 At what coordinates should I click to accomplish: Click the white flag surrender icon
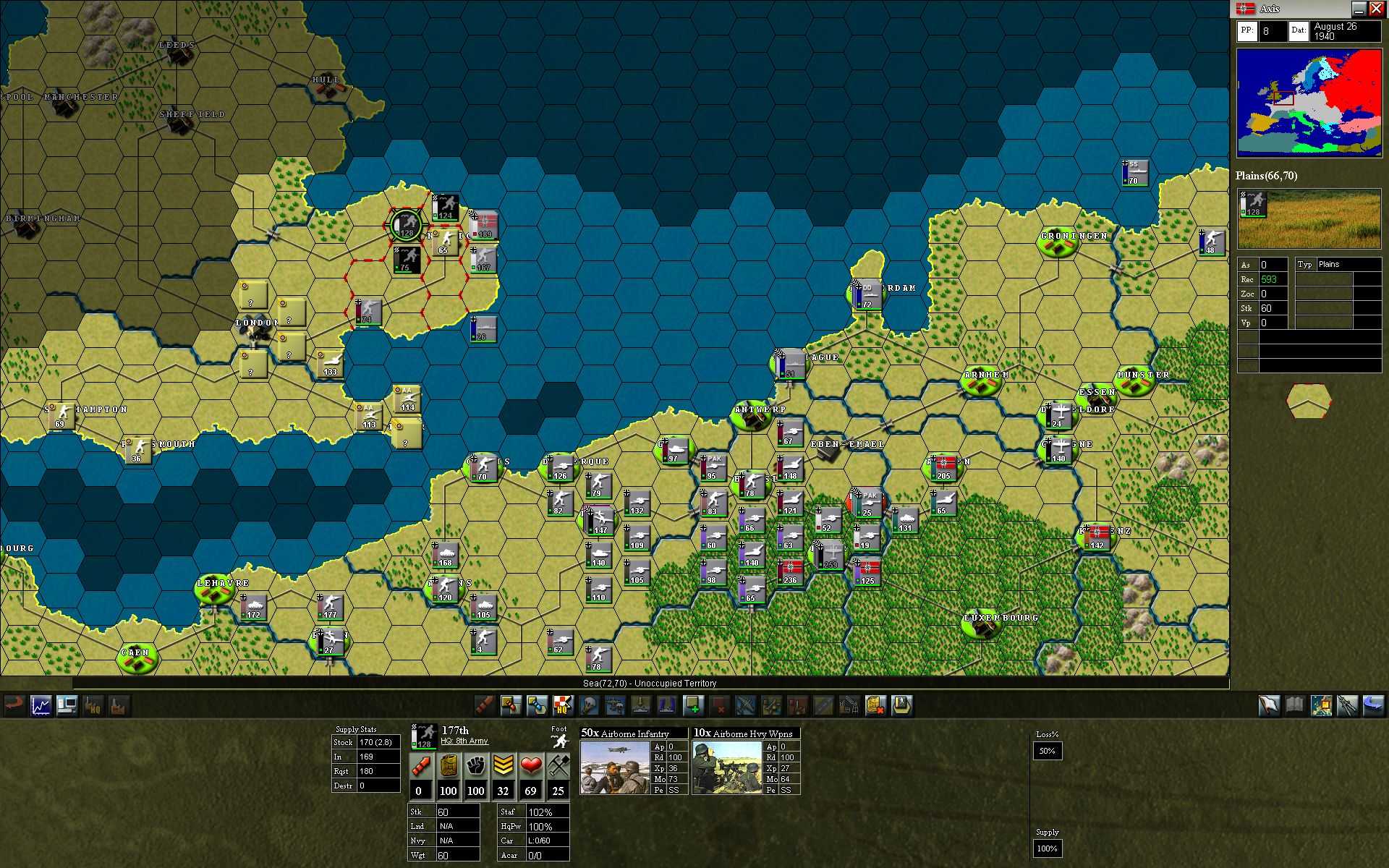[1269, 705]
